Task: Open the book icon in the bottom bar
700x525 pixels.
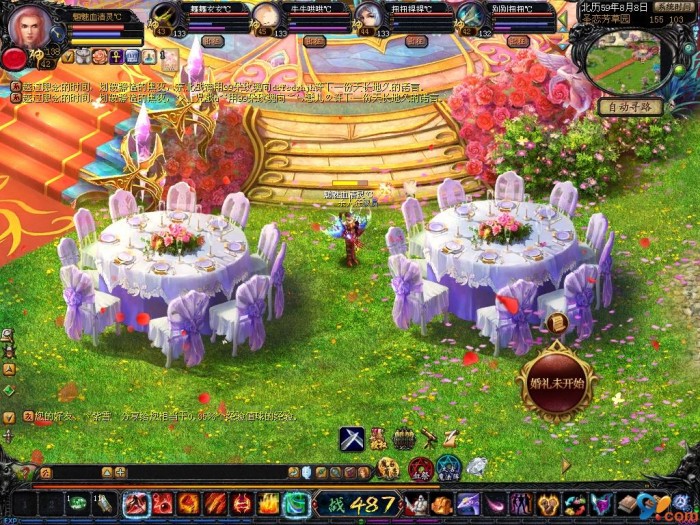Action: point(626,504)
